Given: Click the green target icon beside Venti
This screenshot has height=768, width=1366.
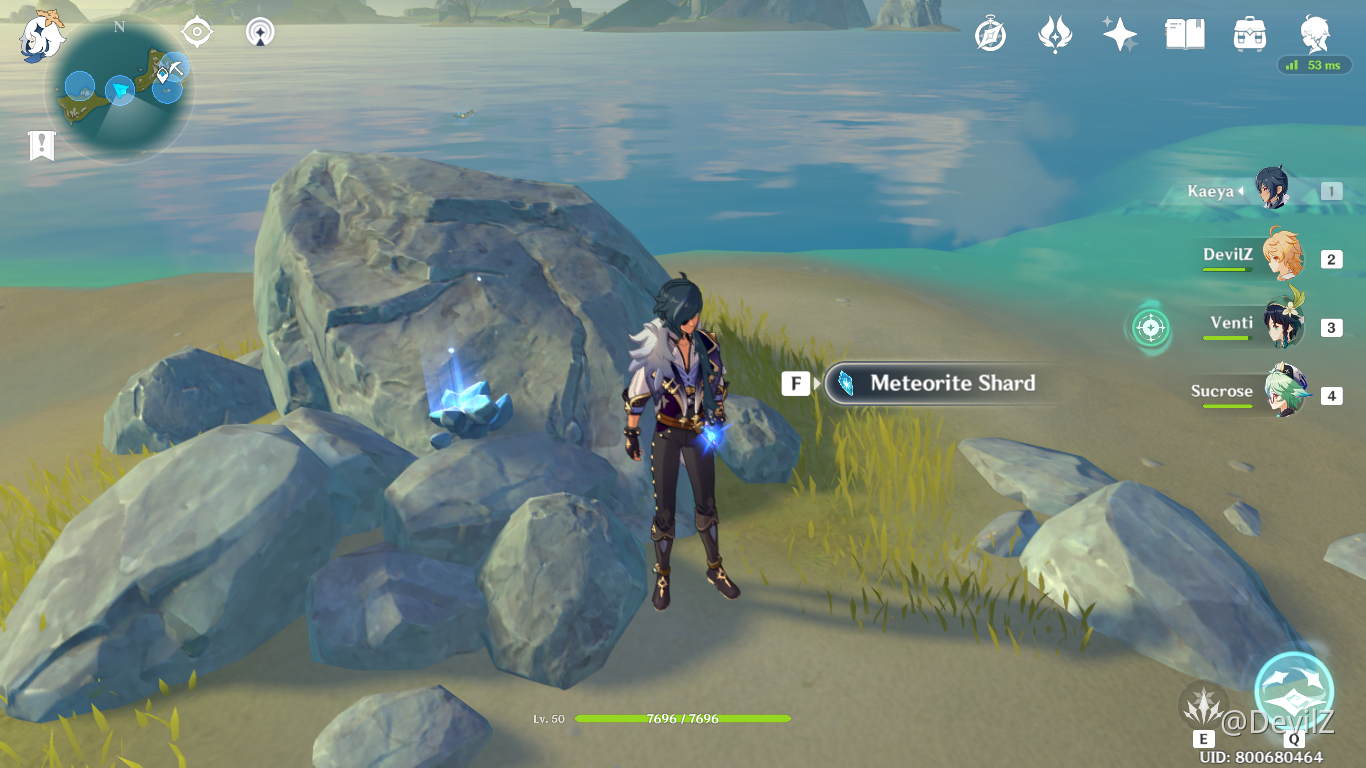Looking at the screenshot, I should coord(1151,326).
